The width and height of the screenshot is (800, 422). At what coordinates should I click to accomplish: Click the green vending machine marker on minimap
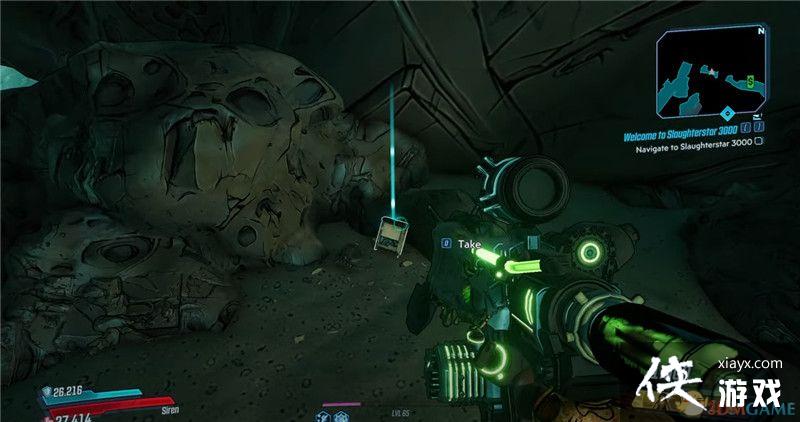coord(748,79)
